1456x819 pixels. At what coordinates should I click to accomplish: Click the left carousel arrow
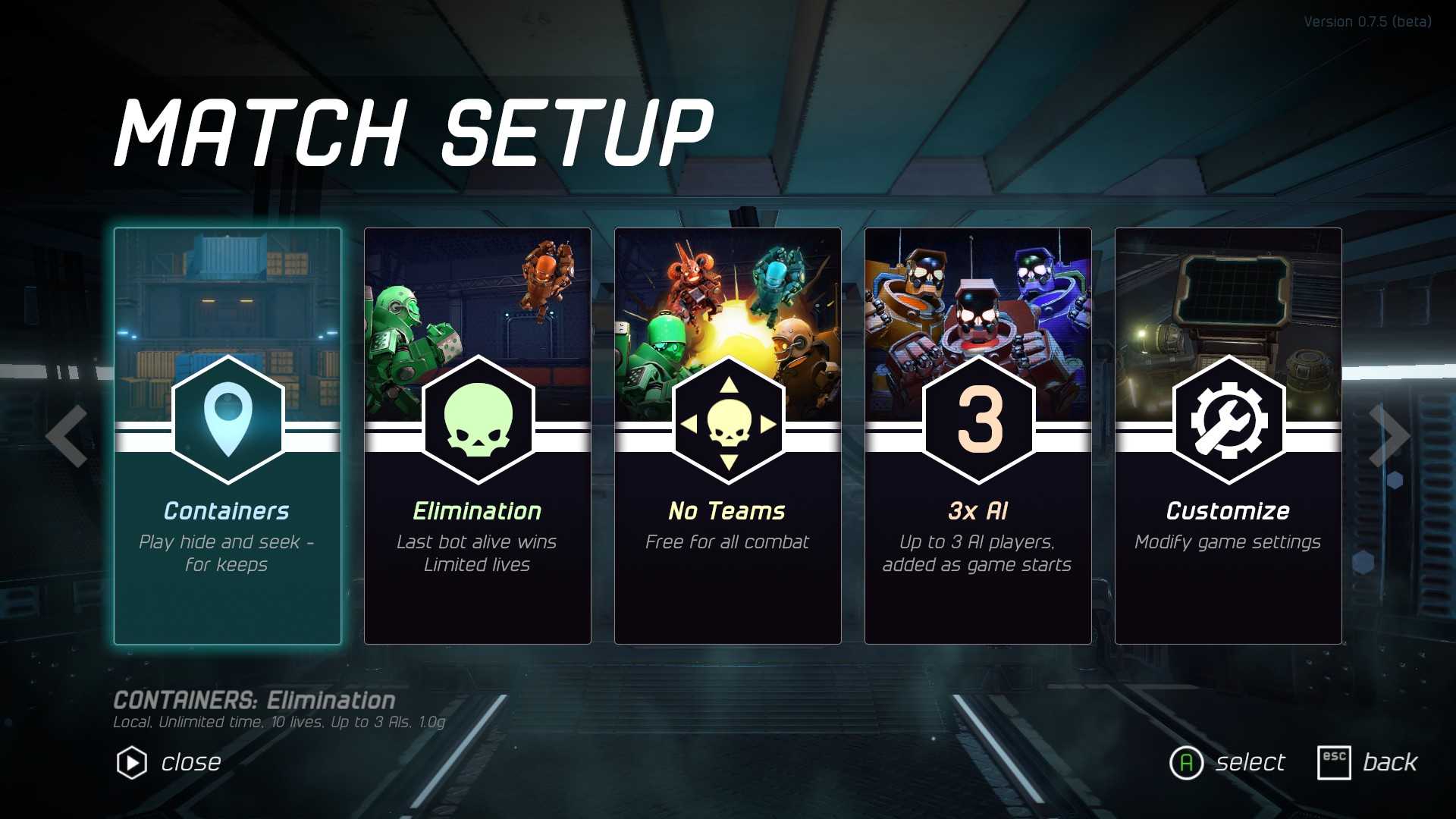click(67, 436)
